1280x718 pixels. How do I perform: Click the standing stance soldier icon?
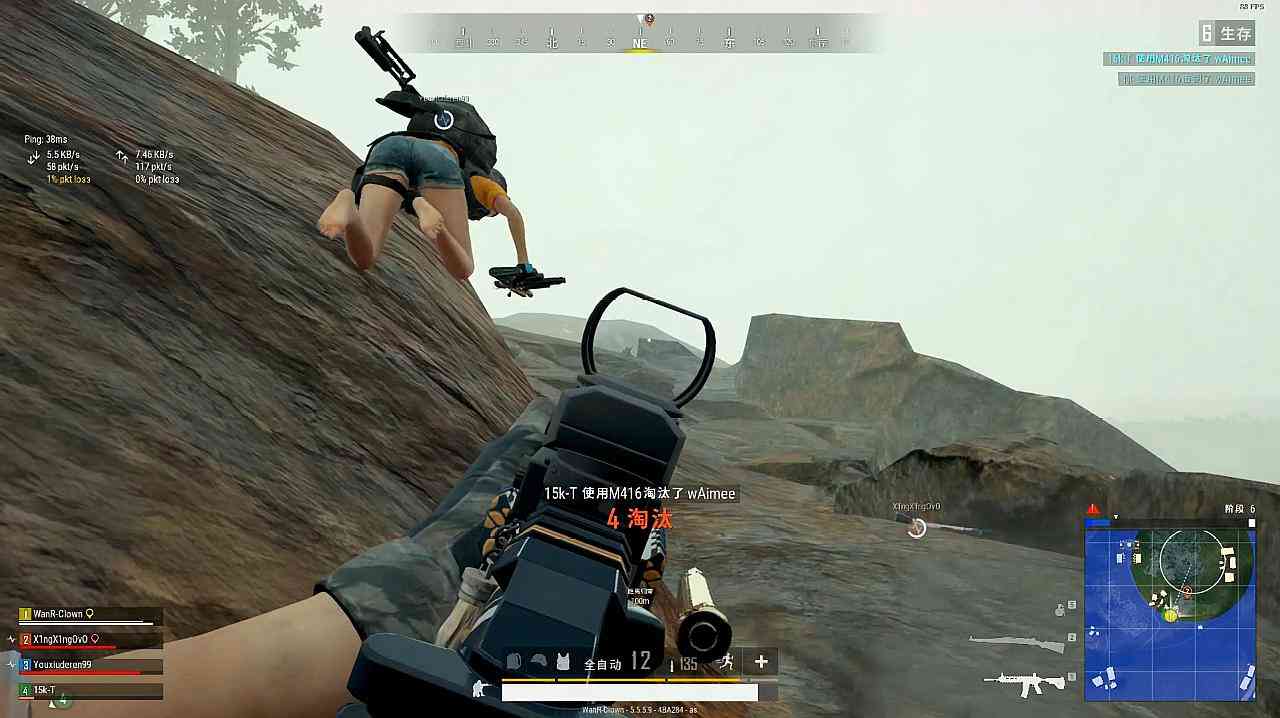click(x=479, y=688)
